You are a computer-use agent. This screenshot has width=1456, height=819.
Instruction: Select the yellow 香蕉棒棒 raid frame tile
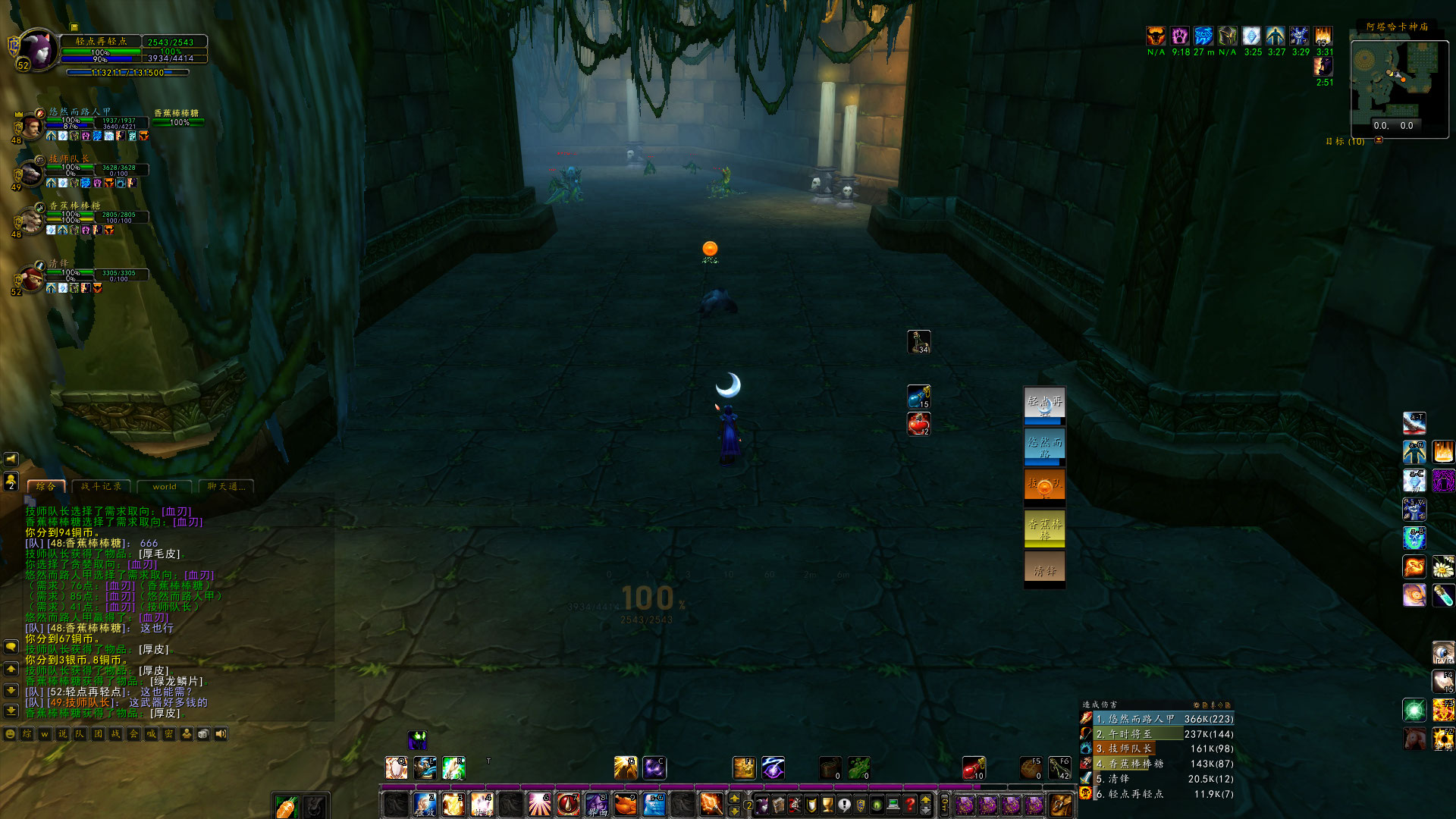click(1044, 529)
